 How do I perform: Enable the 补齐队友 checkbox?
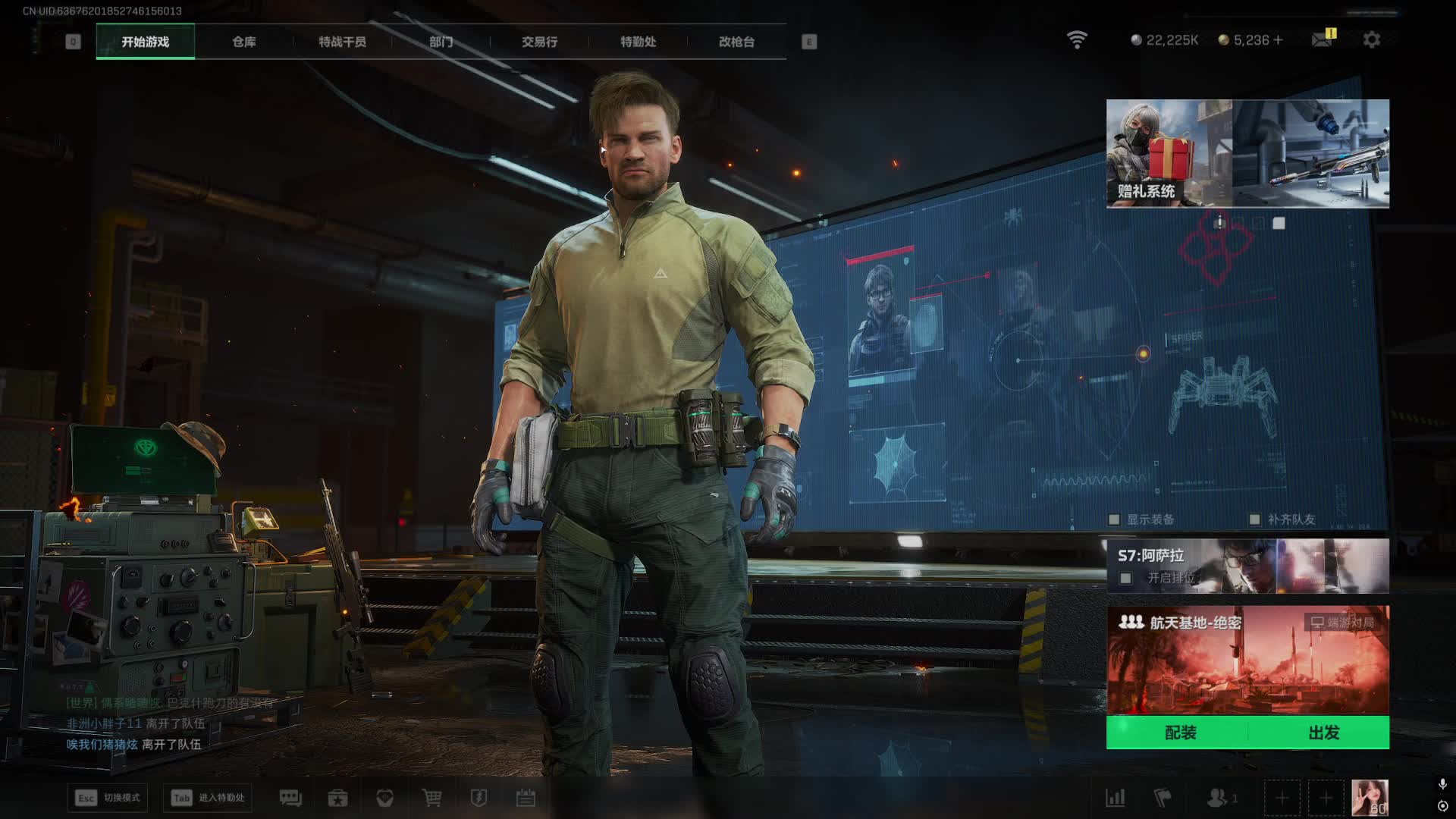tap(1255, 519)
